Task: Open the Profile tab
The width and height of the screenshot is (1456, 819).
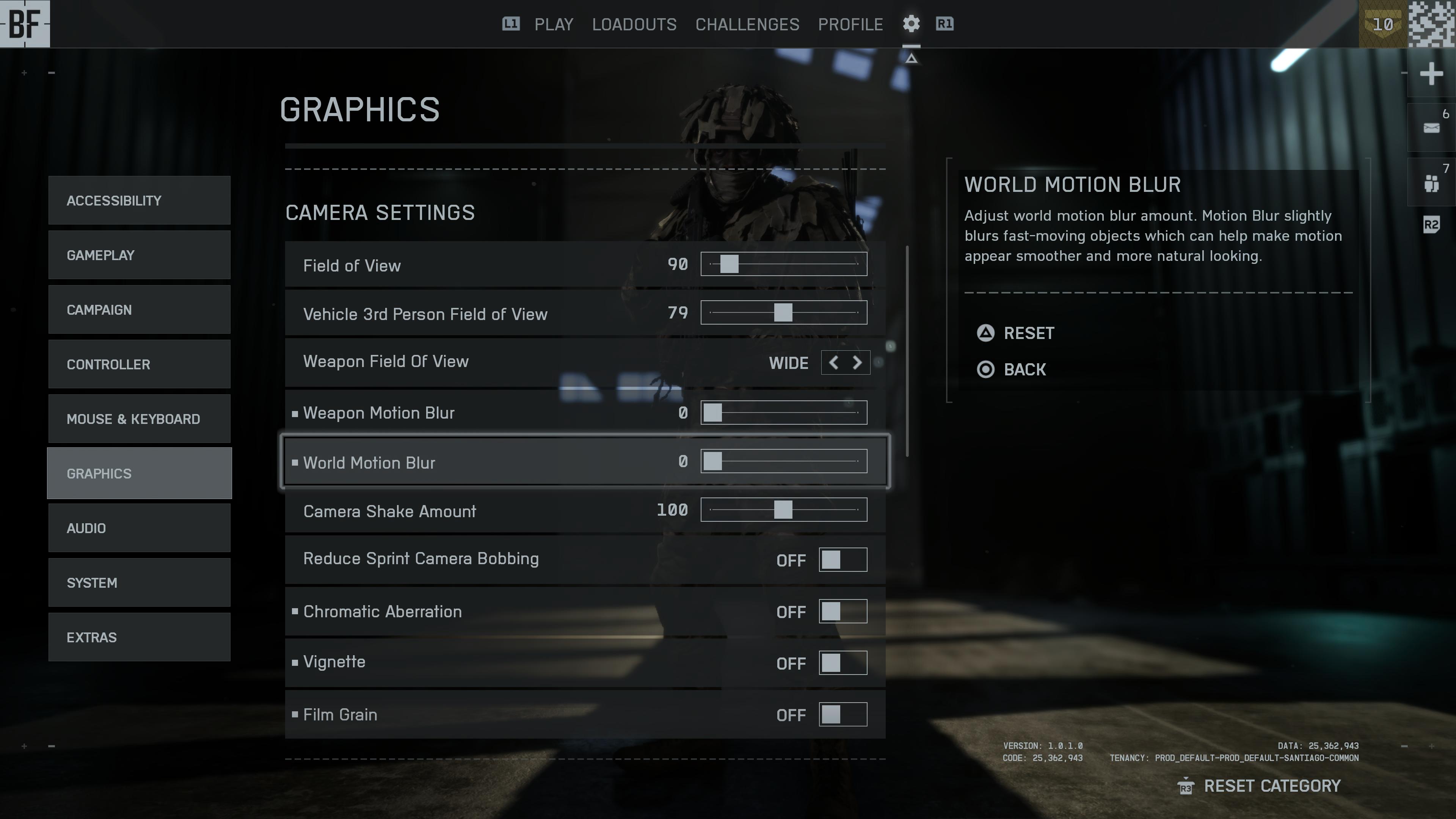Action: pos(850,24)
